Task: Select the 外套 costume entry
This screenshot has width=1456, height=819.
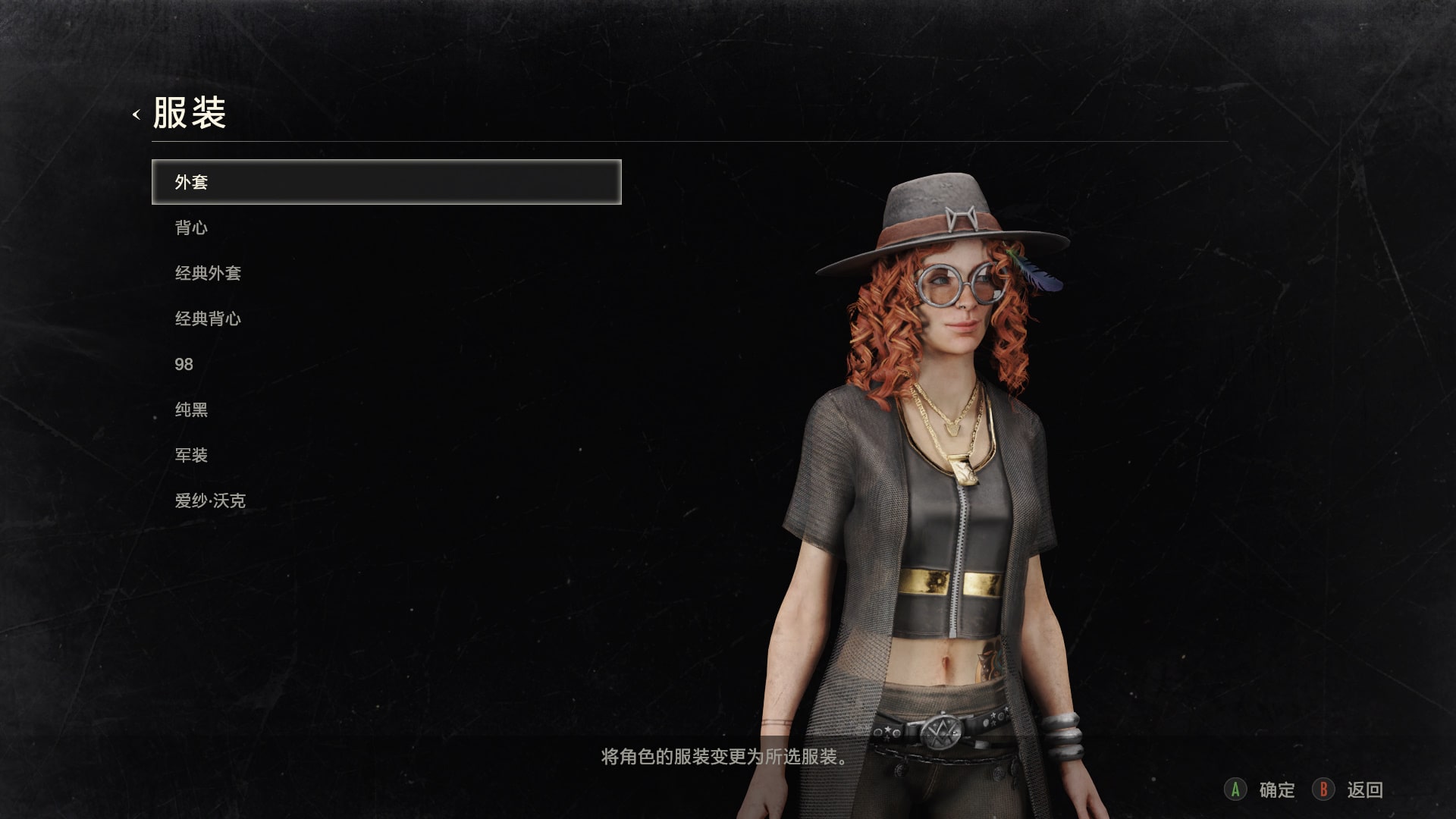Action: pos(386,182)
